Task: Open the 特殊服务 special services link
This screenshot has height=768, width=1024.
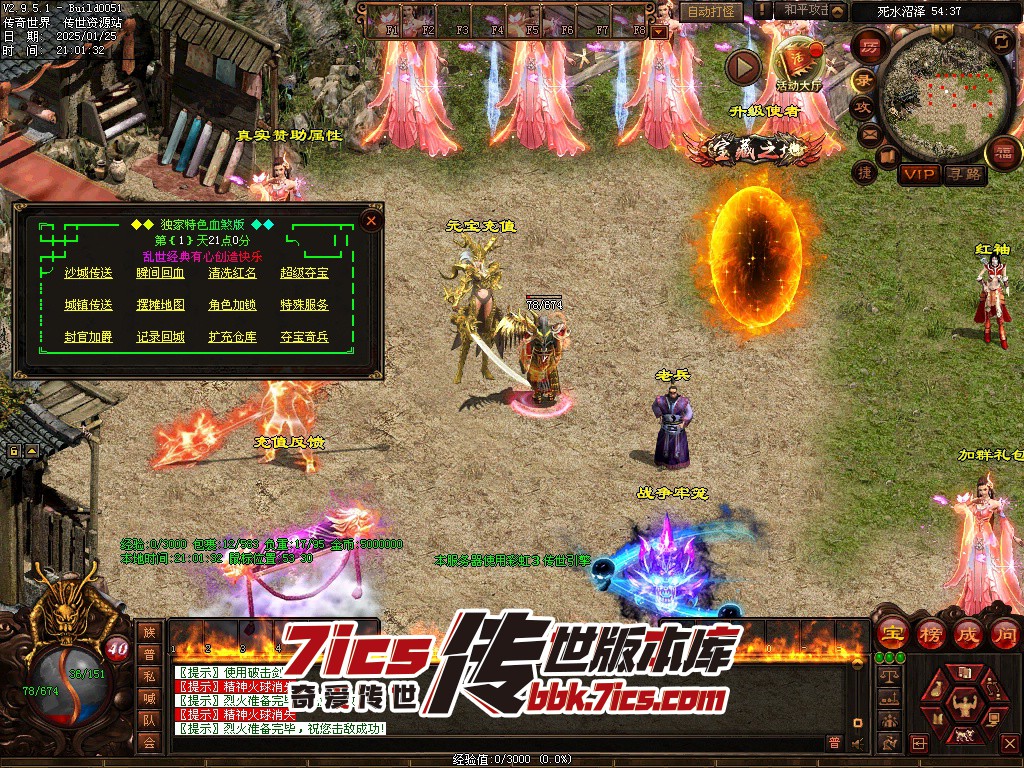Action: tap(304, 305)
